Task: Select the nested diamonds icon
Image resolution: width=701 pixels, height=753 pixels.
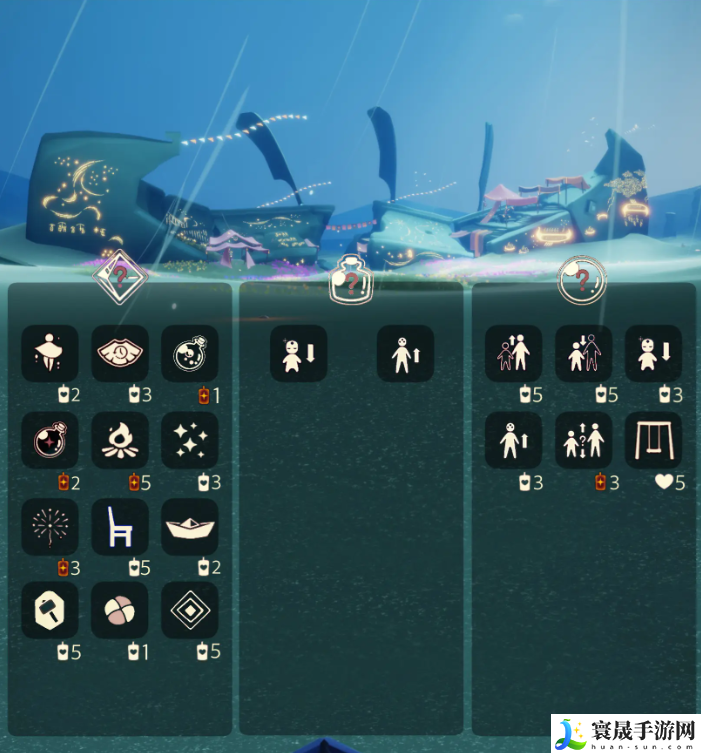Action: click(190, 611)
